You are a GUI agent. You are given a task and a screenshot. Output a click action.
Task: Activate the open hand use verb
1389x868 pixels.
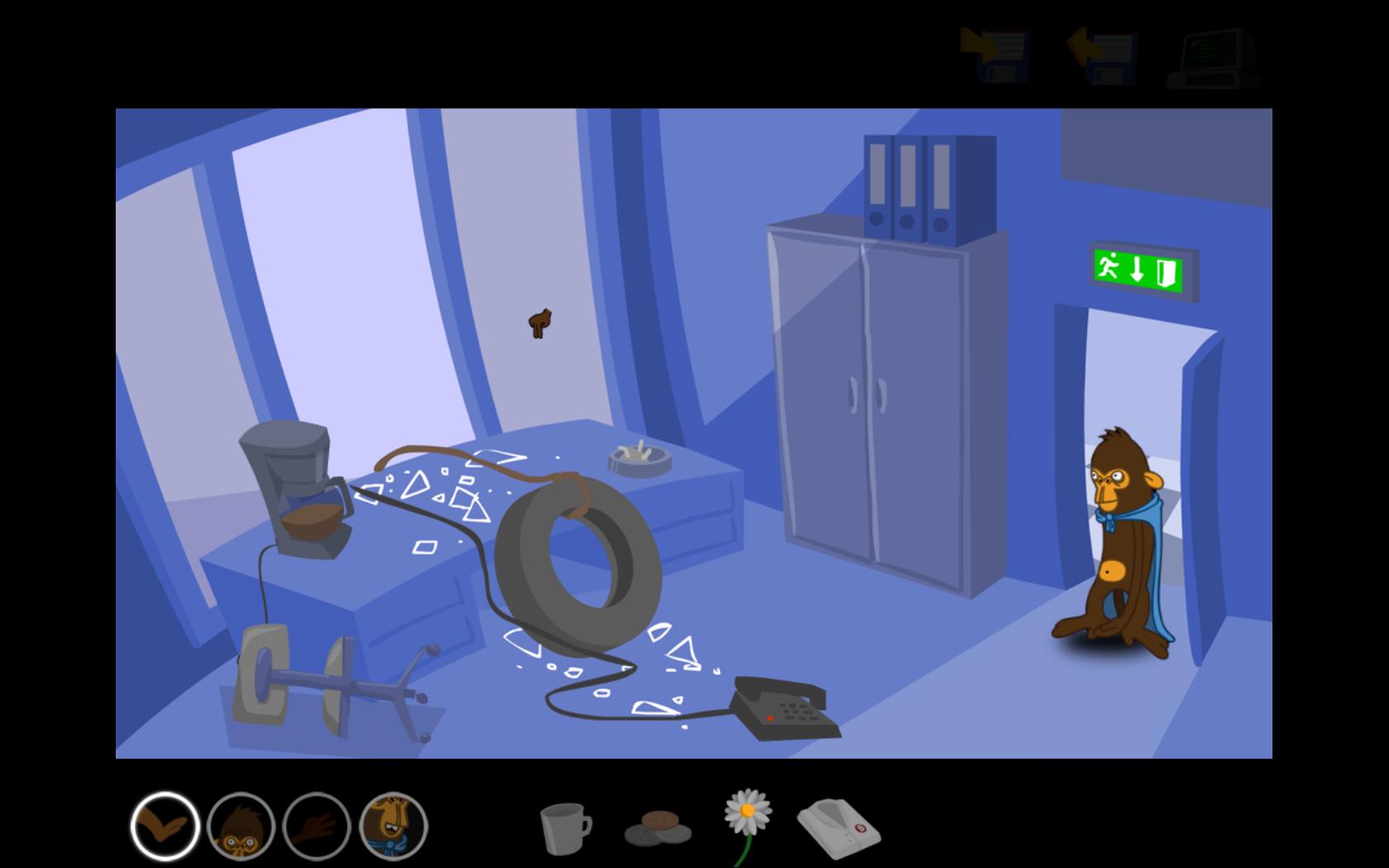317,826
